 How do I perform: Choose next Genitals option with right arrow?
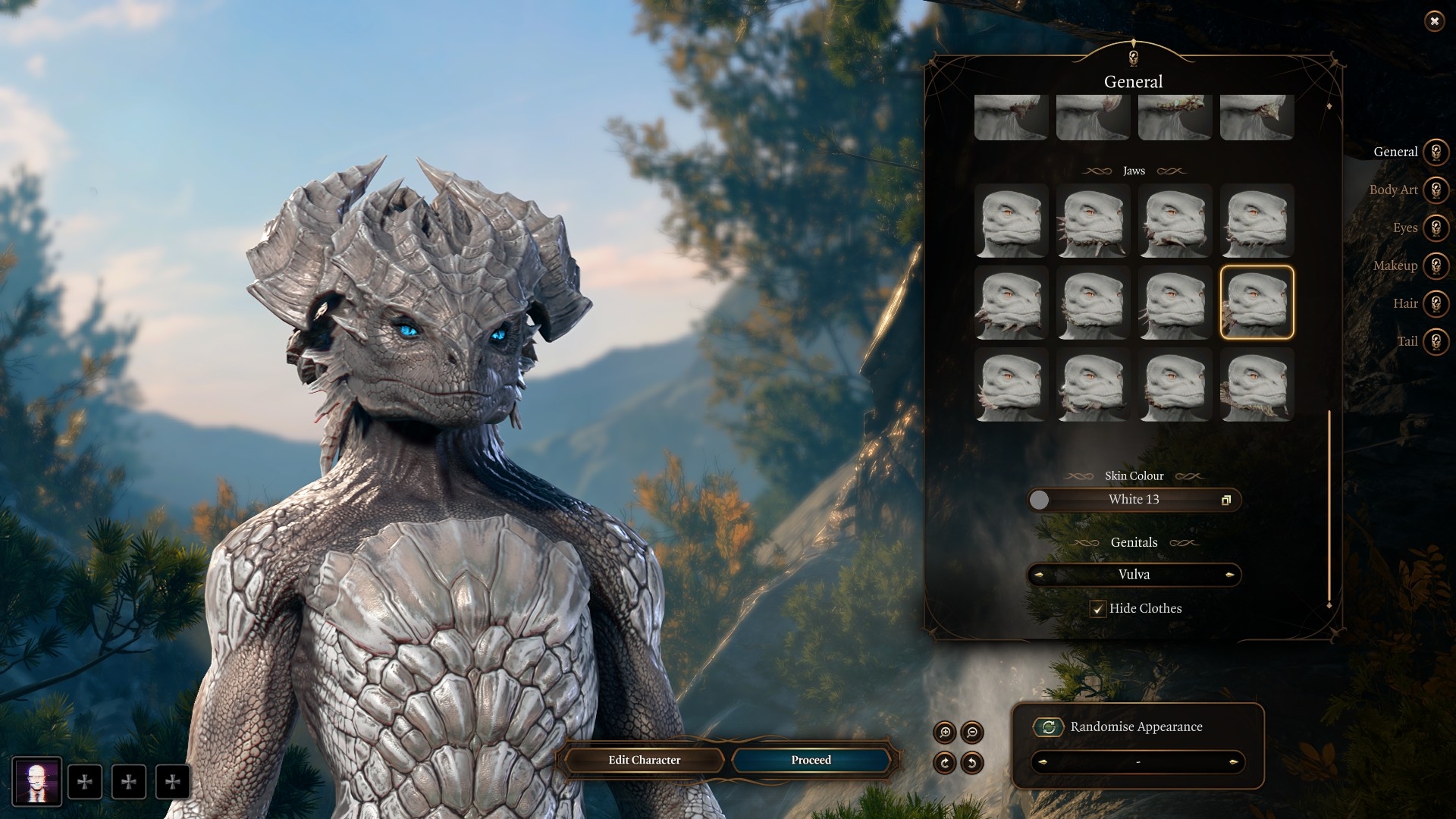pyautogui.click(x=1229, y=575)
